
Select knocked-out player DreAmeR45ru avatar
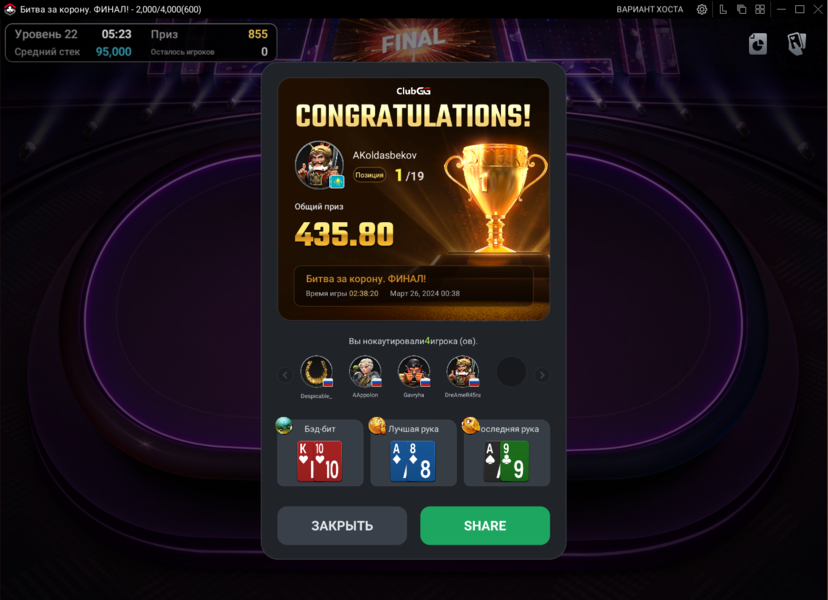[x=462, y=372]
